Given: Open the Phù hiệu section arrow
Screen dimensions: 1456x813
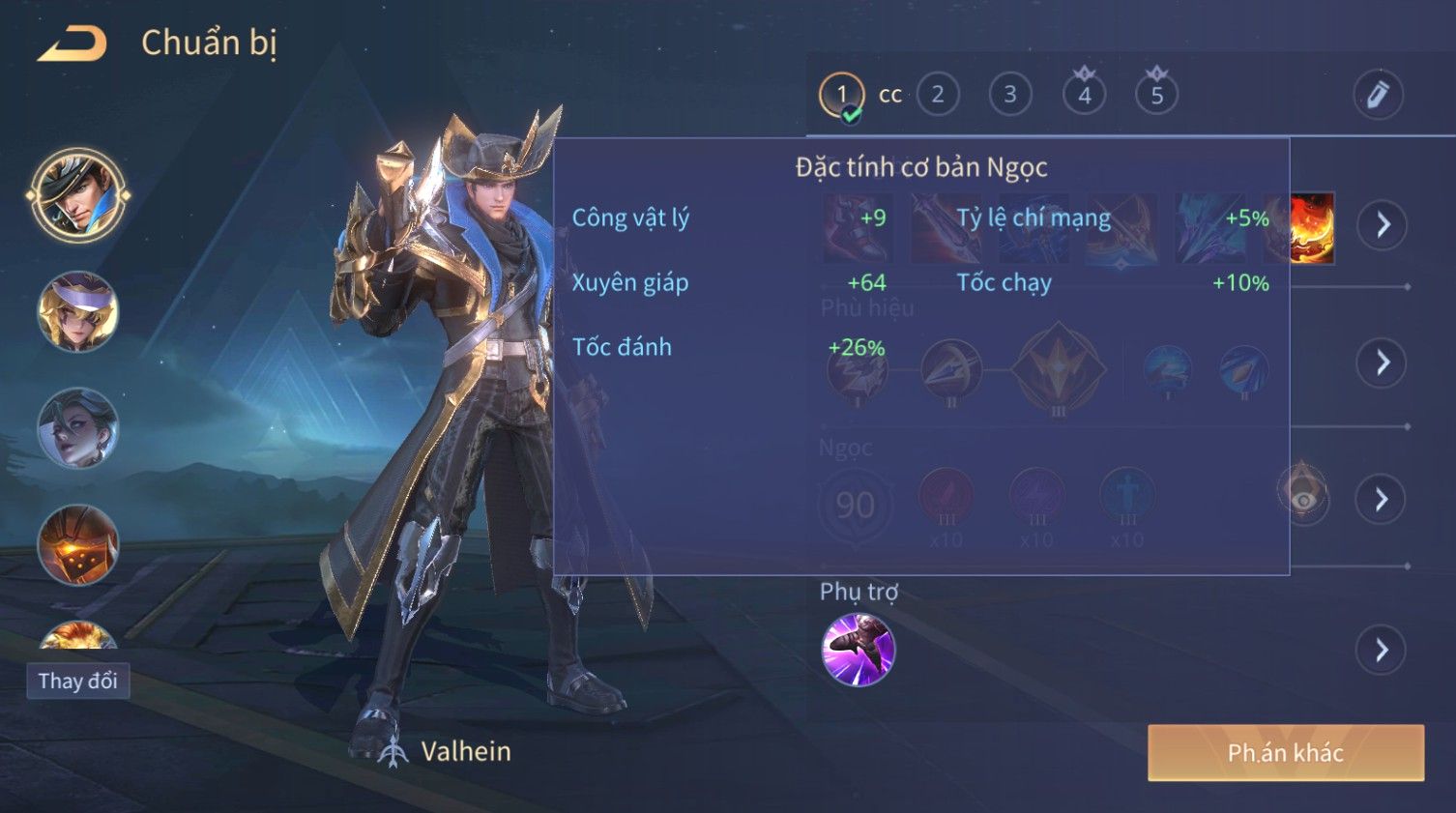Looking at the screenshot, I should click(x=1382, y=363).
